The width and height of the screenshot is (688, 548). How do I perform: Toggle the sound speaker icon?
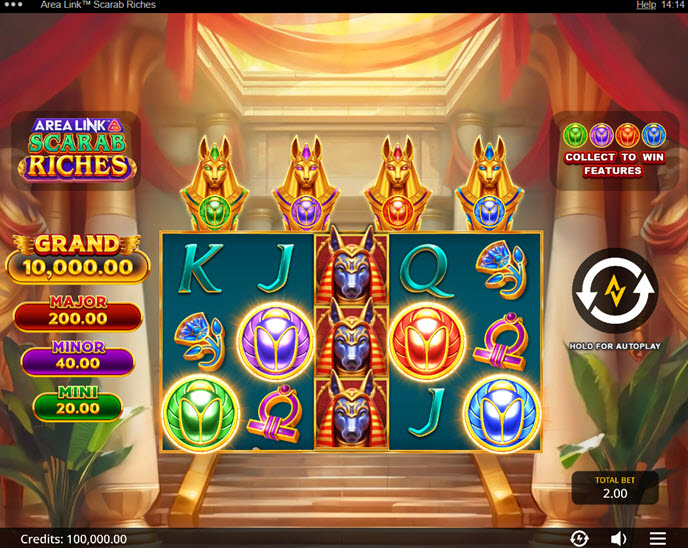619,538
